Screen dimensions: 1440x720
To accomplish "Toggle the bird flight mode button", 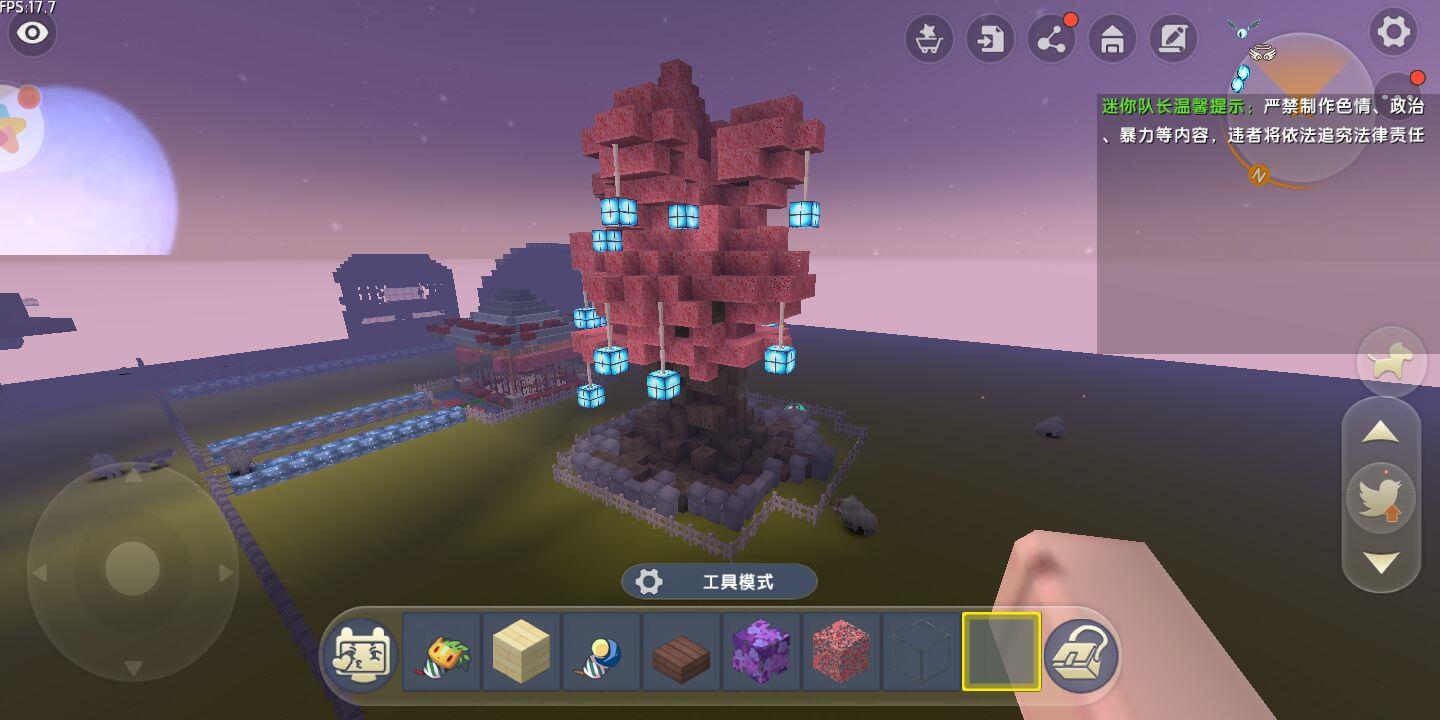I will (x=1381, y=497).
